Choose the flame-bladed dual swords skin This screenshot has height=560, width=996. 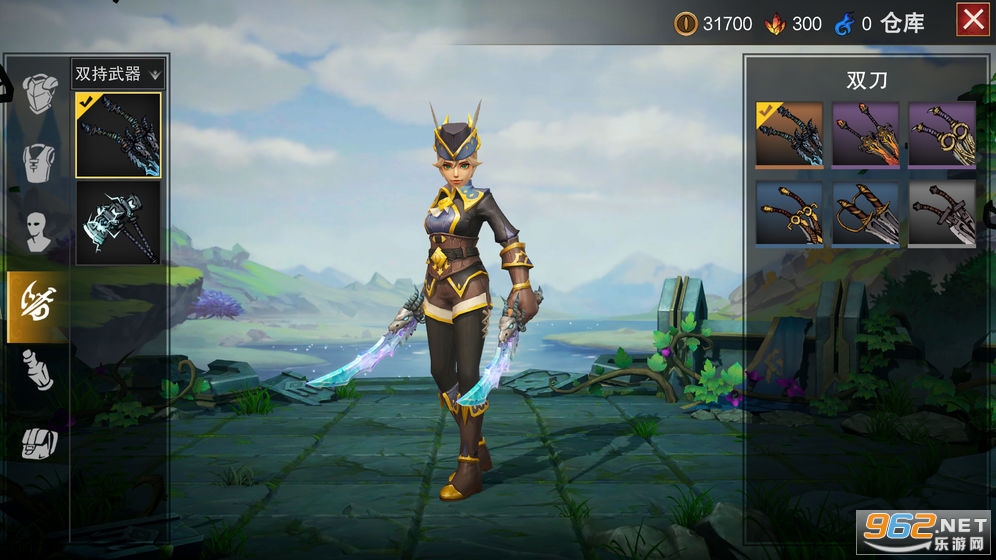(865, 135)
